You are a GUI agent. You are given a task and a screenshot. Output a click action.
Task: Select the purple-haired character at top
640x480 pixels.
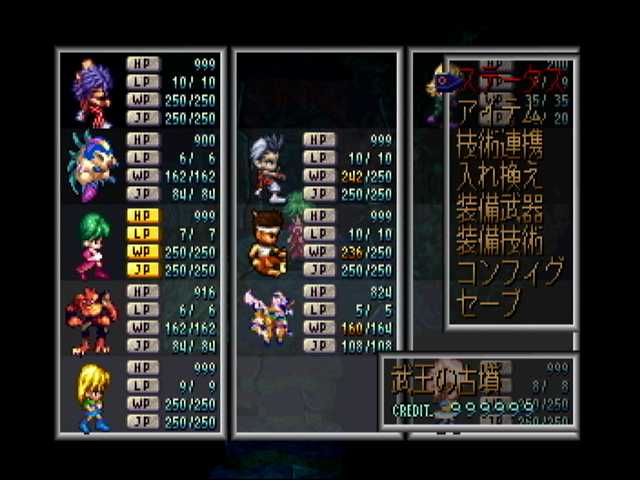93,89
